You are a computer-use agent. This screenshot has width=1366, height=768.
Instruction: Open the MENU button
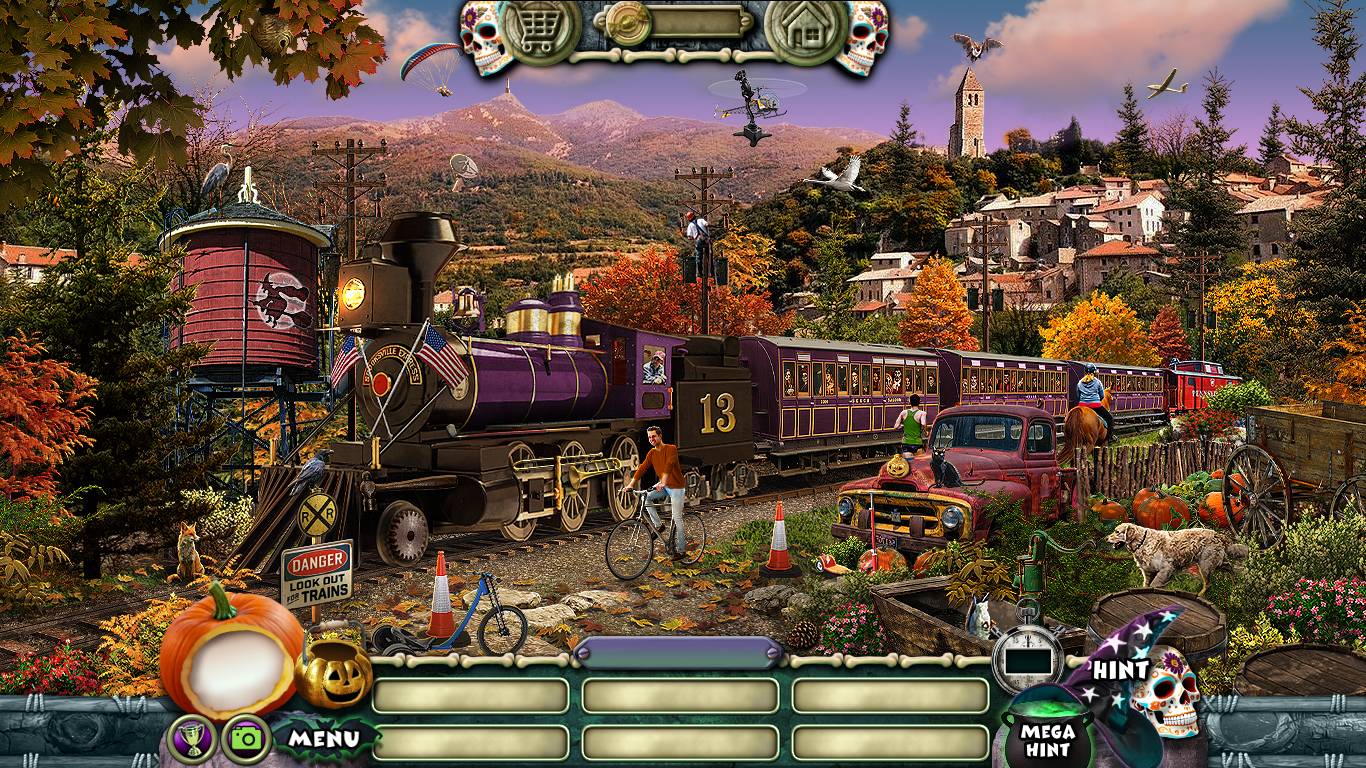(324, 740)
